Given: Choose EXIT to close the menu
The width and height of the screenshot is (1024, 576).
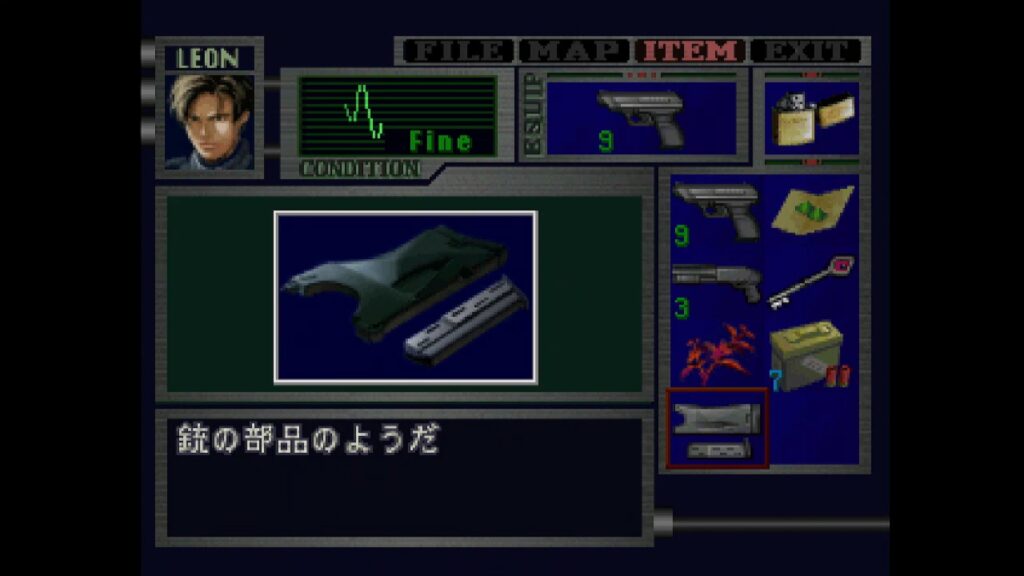Looking at the screenshot, I should pyautogui.click(x=806, y=51).
